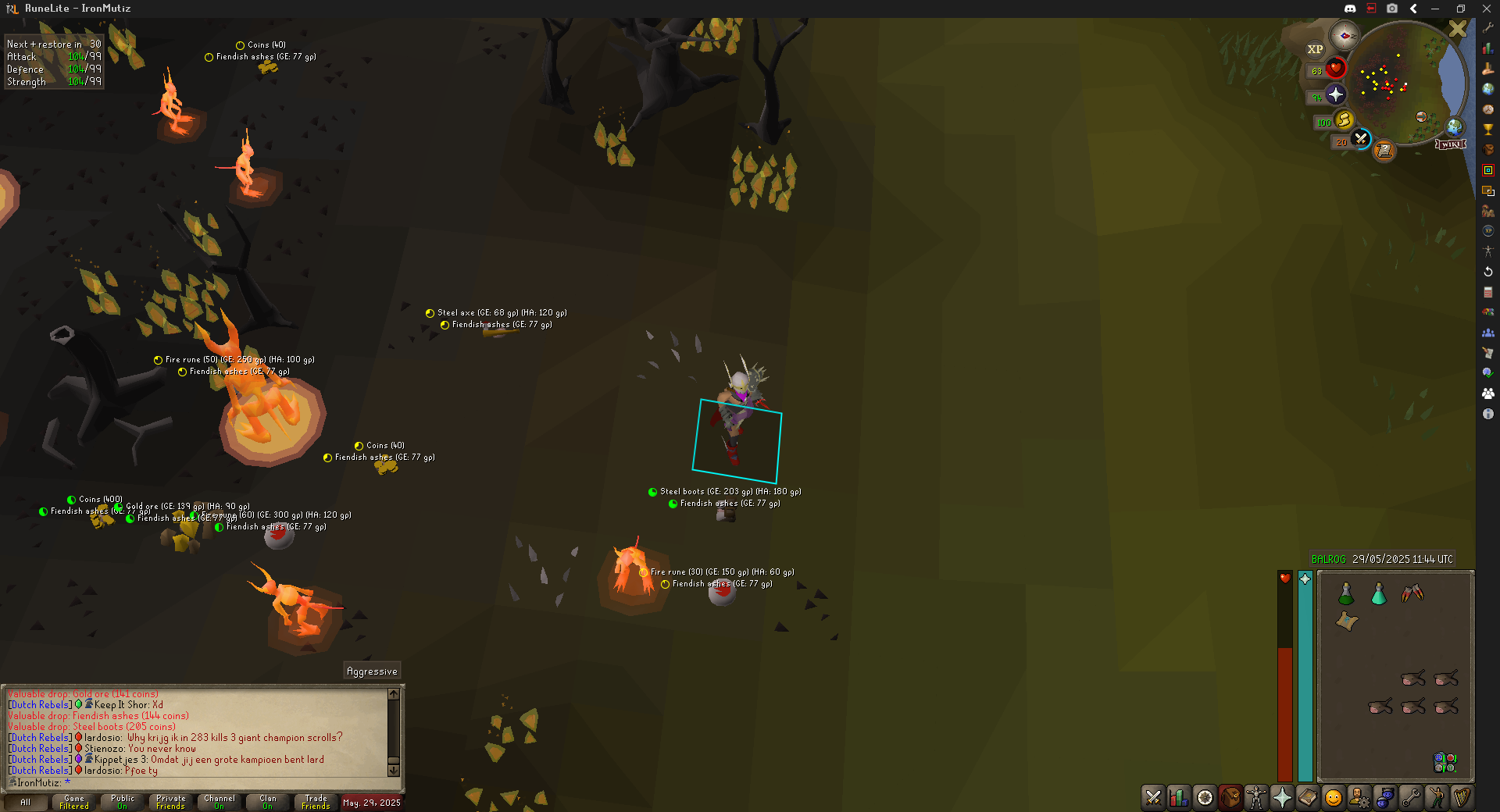Click the dragon claws inventory item

[x=1412, y=594]
